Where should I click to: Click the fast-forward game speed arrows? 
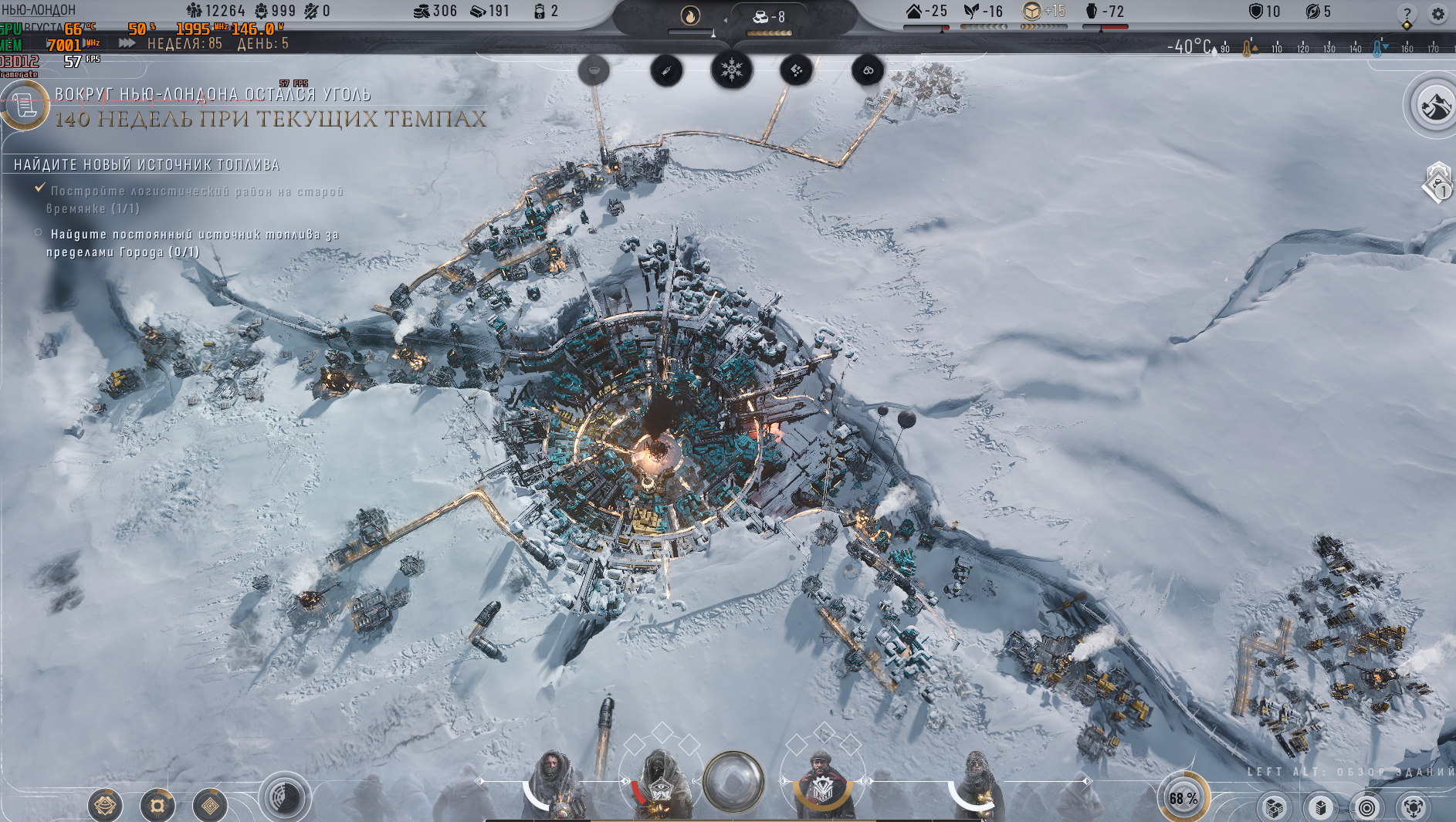(x=127, y=43)
